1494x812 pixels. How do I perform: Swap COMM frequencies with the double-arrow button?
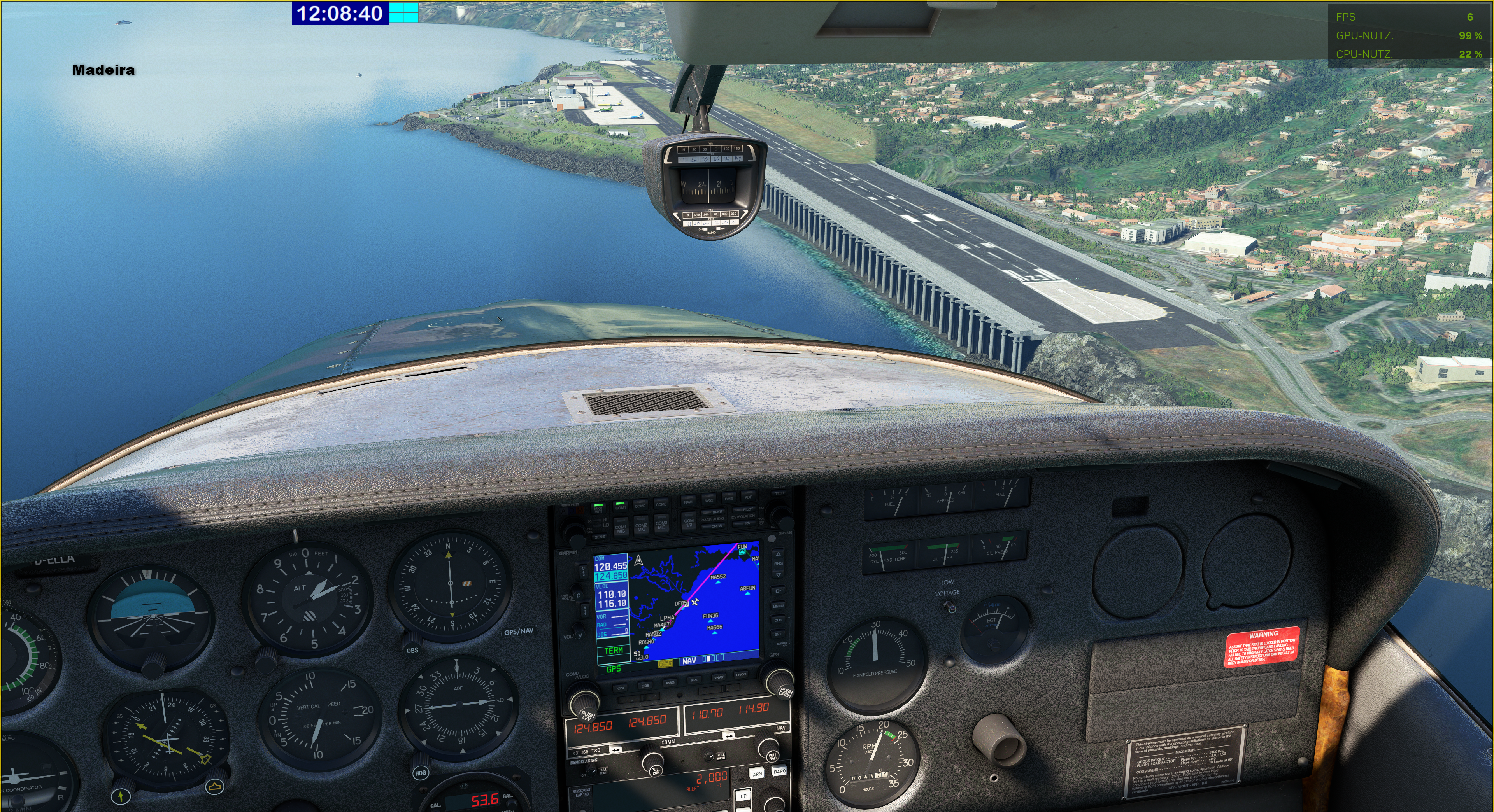615,750
